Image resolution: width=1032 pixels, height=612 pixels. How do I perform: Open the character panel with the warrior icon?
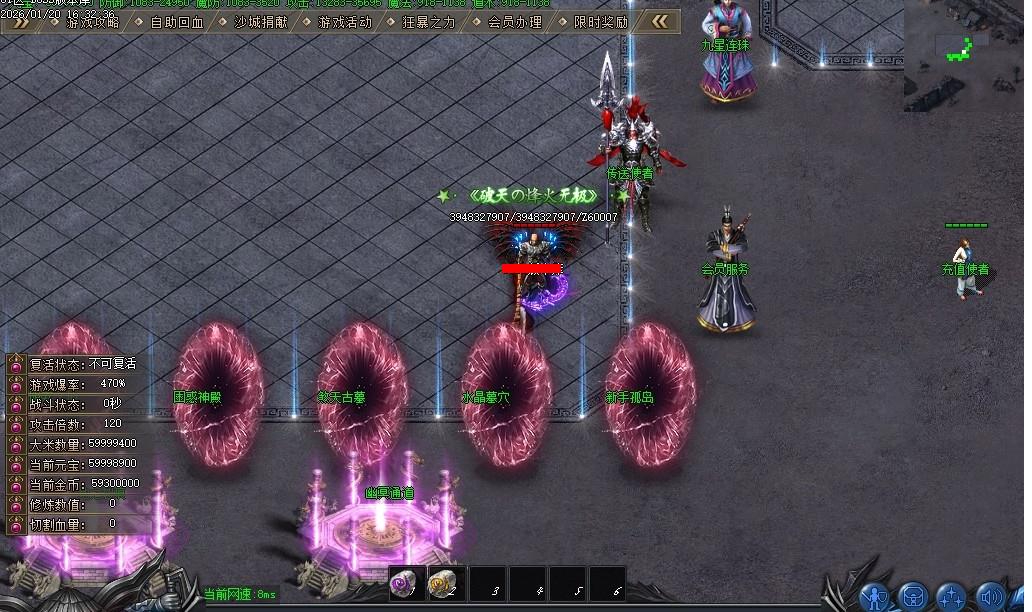pyautogui.click(x=875, y=597)
